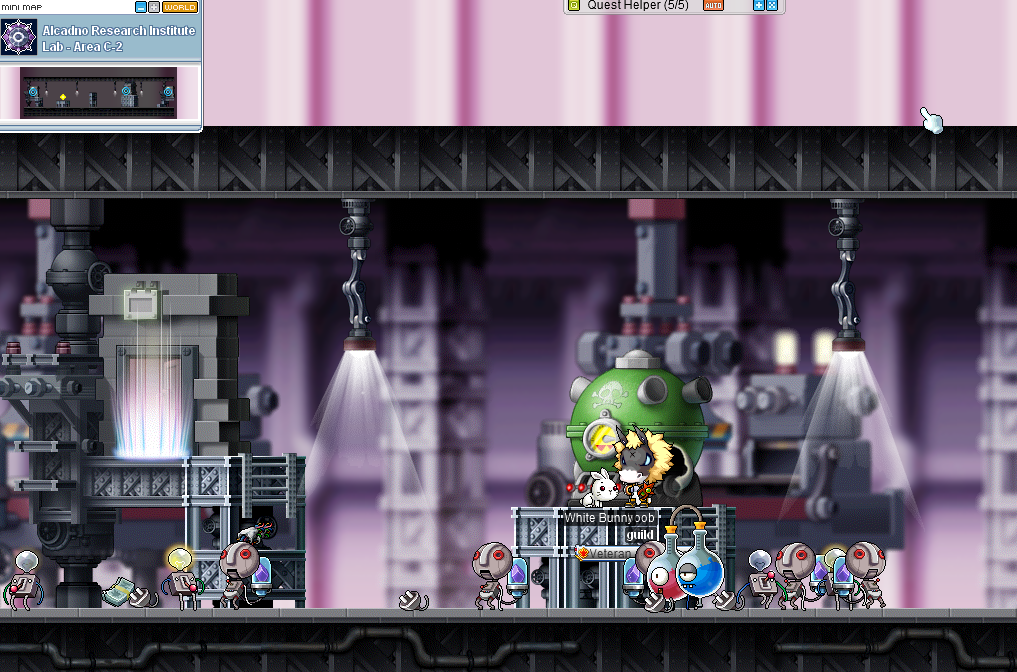The image size is (1017, 672).
Task: Expand the mini map with plus button
Action: (154, 7)
